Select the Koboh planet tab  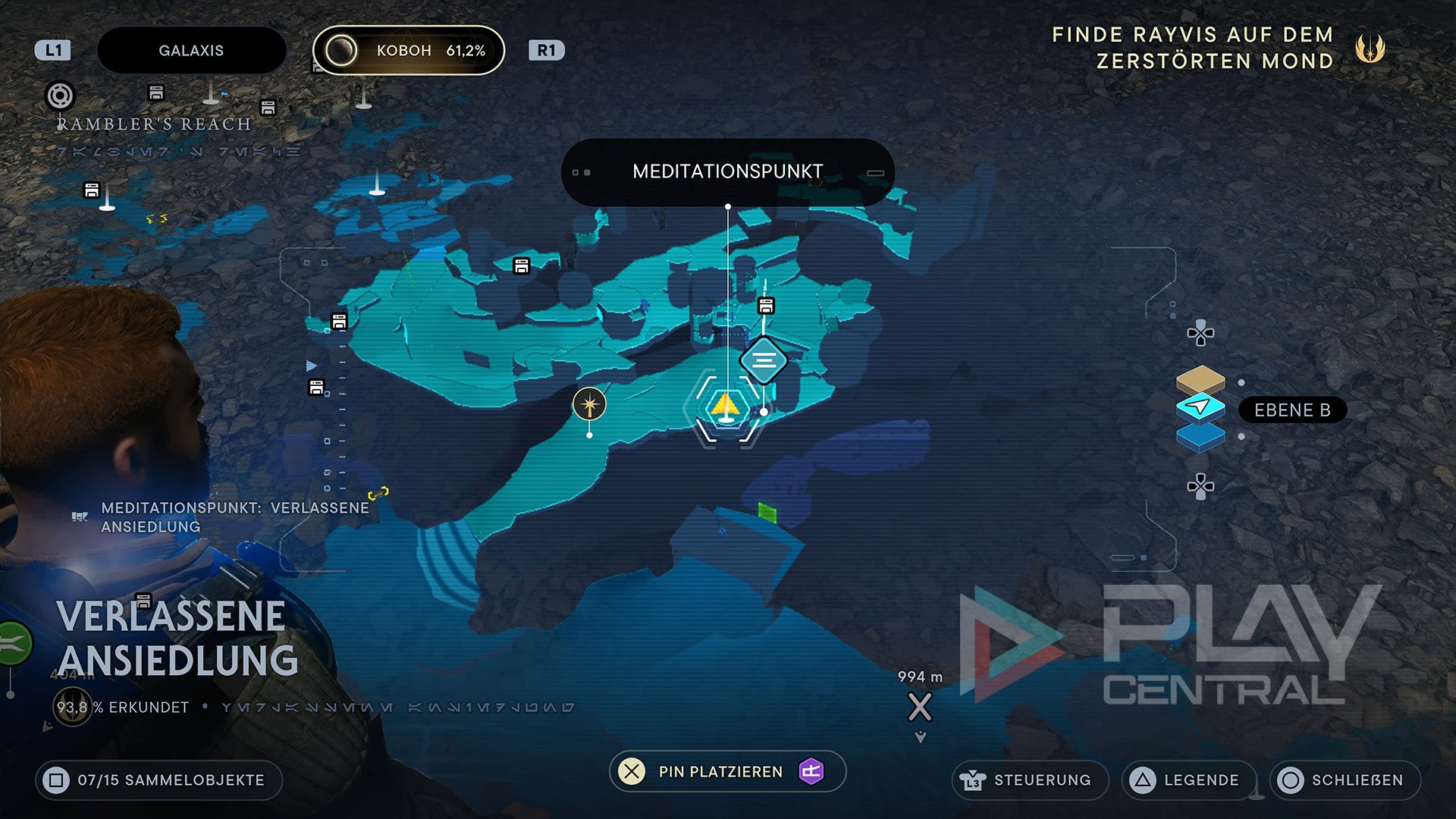coord(409,51)
